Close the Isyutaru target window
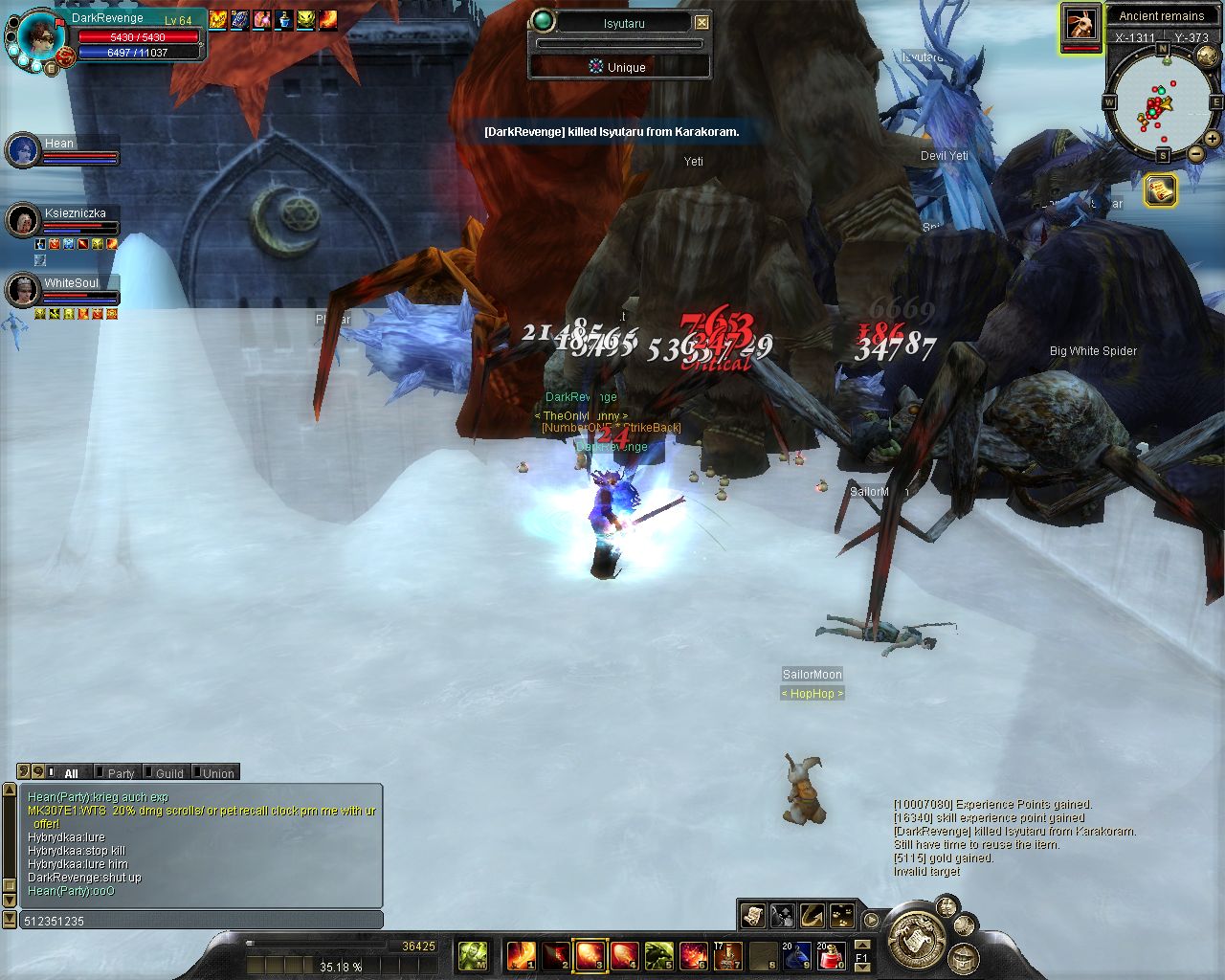The height and width of the screenshot is (980, 1225). [702, 22]
